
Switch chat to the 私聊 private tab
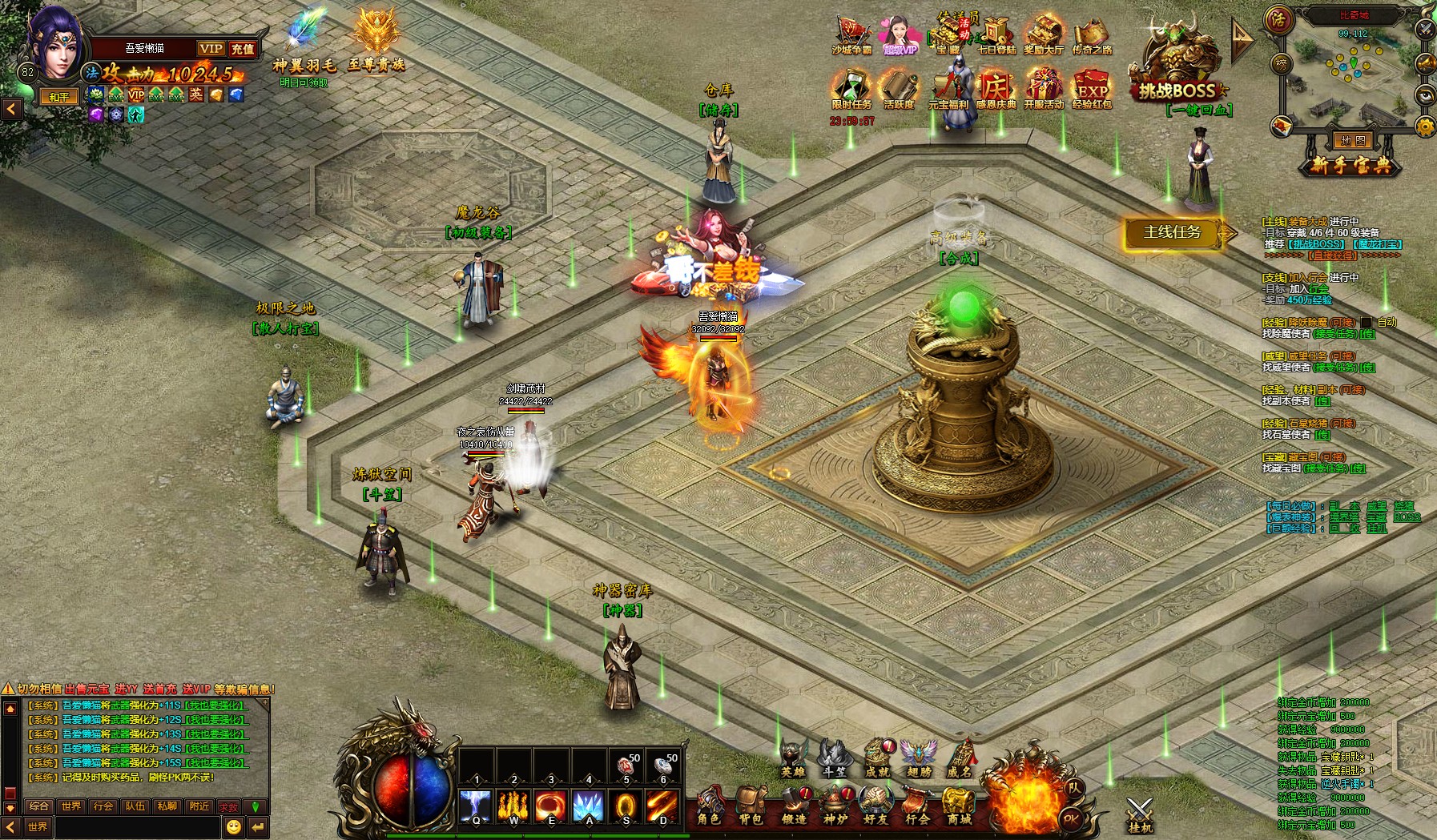click(x=167, y=806)
